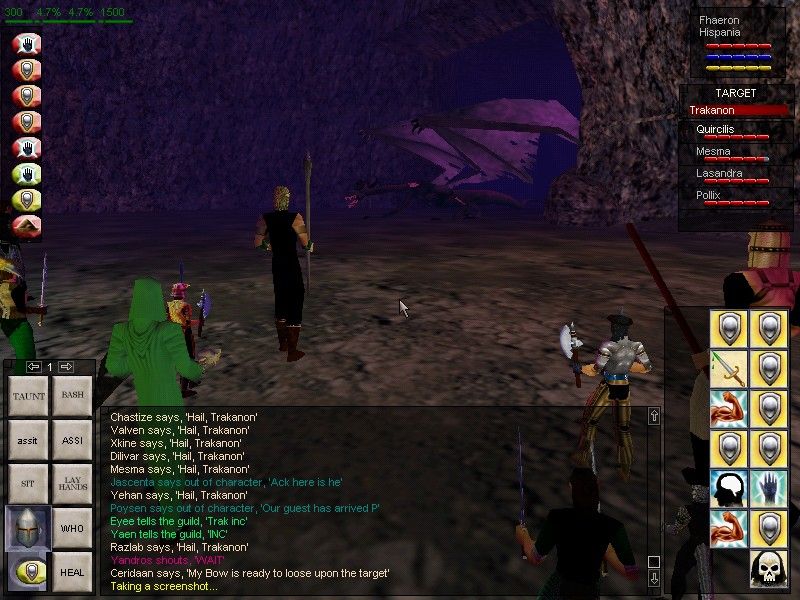Click the lowercase 'assit' hotkey button
Viewport: 800px width, 600px height.
tap(28, 440)
